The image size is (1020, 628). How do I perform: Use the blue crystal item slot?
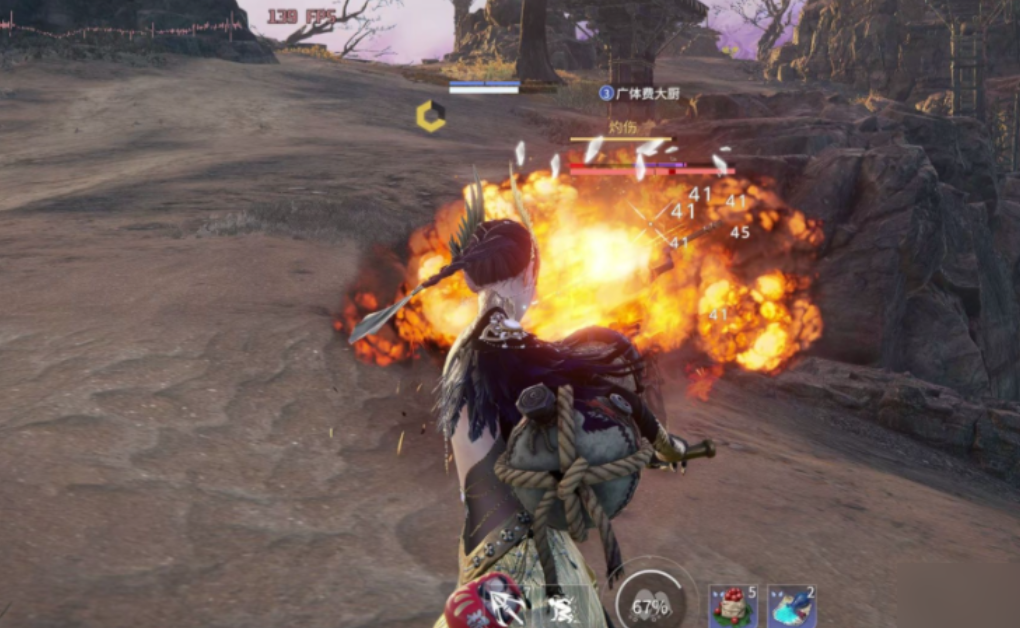[x=791, y=606]
